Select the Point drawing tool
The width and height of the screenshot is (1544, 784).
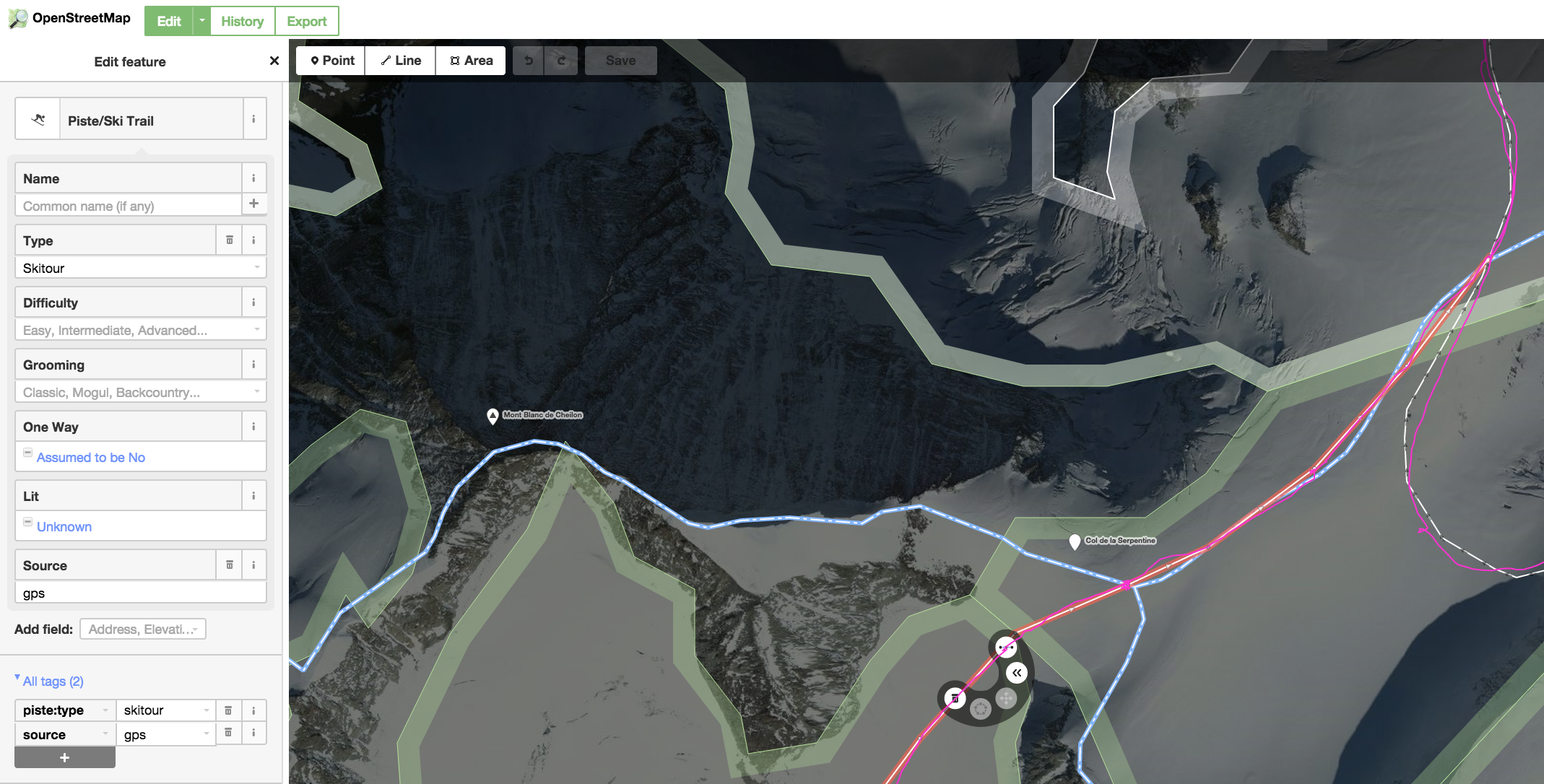click(x=331, y=61)
